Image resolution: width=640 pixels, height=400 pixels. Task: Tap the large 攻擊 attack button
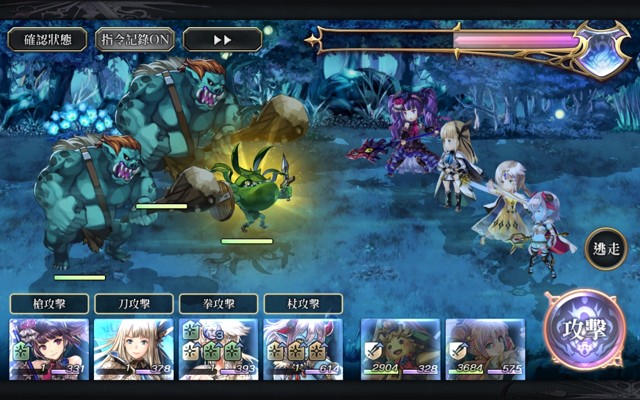[584, 332]
